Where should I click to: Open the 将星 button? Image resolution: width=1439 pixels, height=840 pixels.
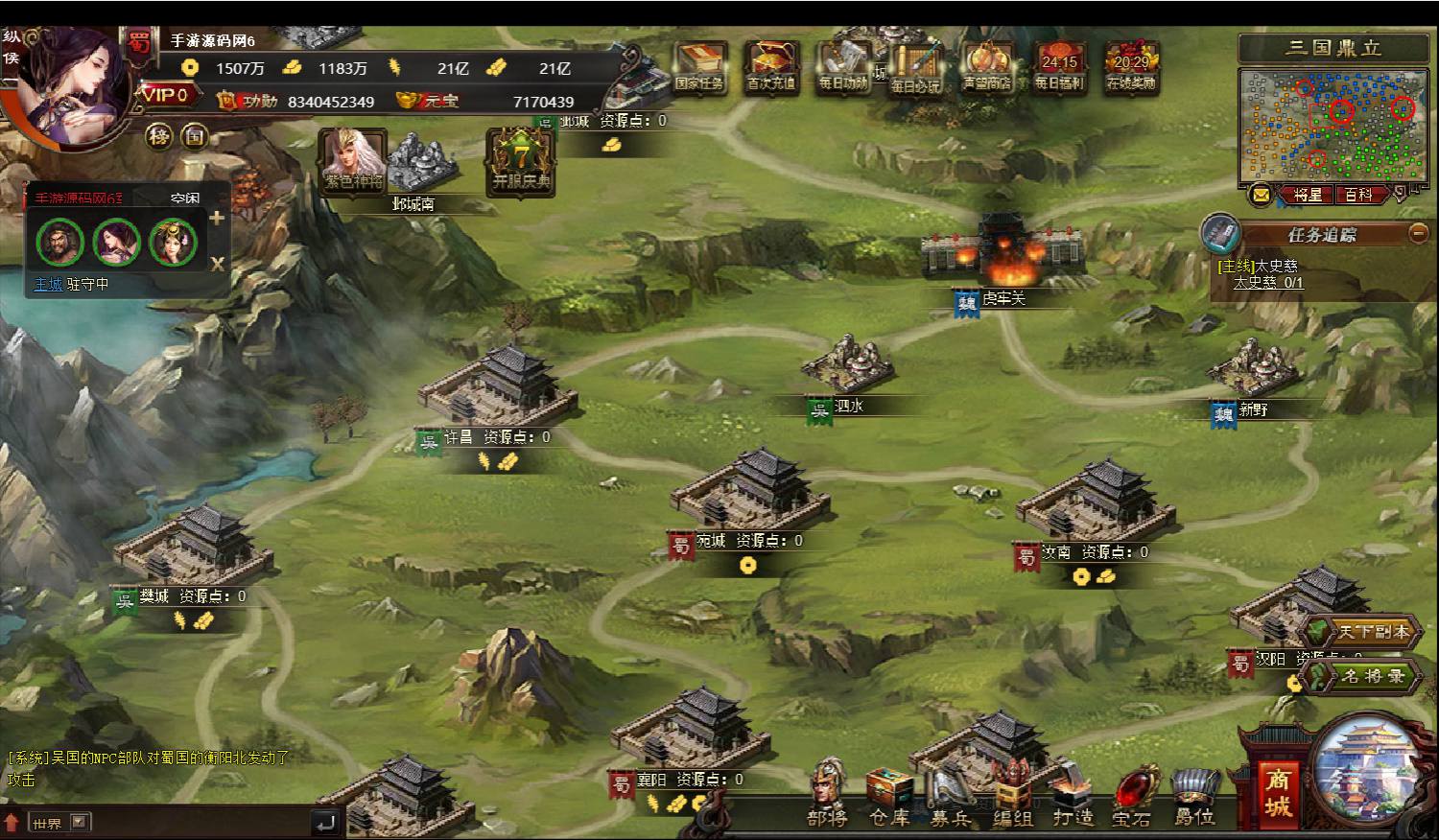pyautogui.click(x=1307, y=195)
